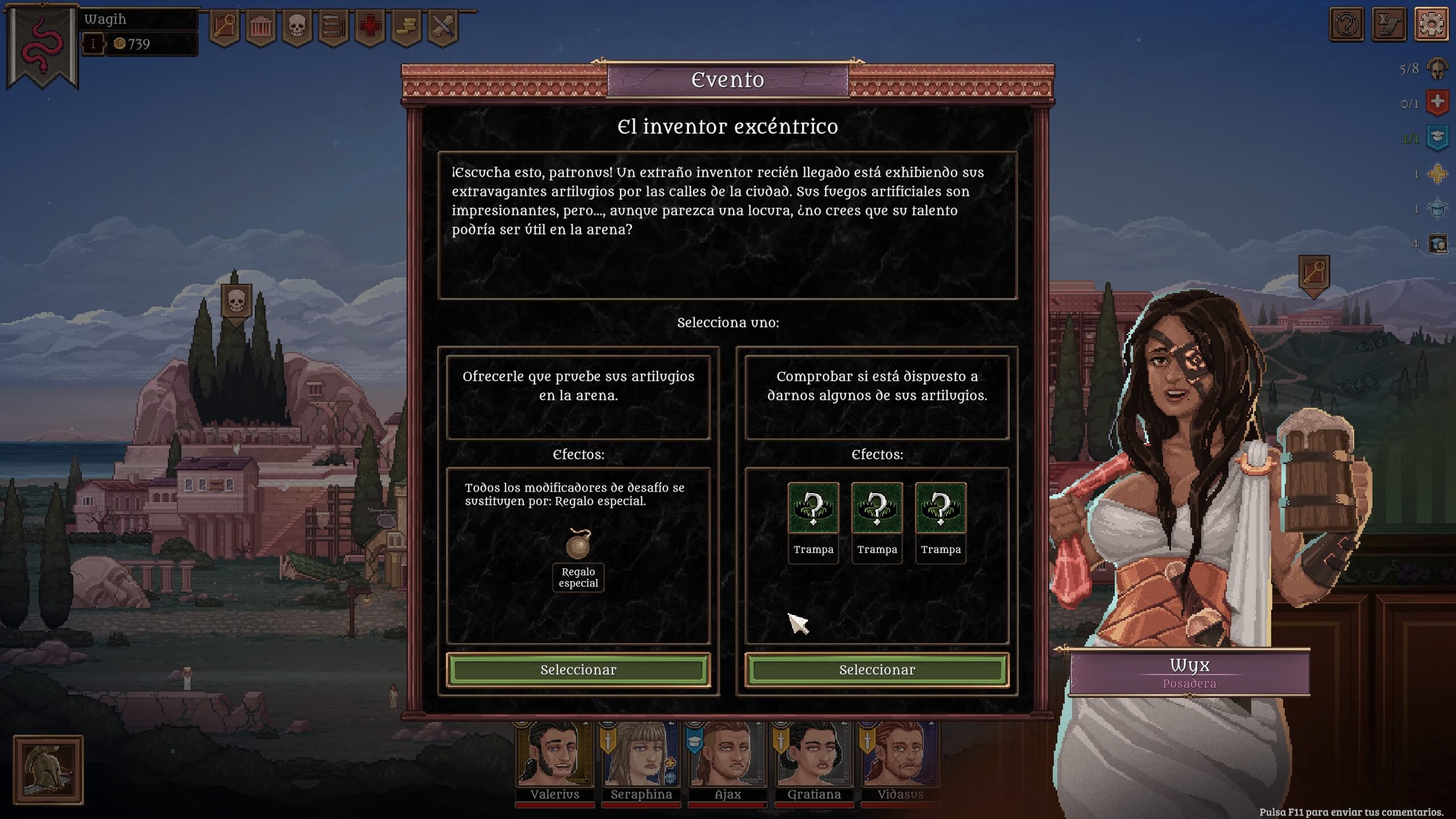Open the sword and scroll banner
The height and width of the screenshot is (819, 1456).
[x=443, y=27]
